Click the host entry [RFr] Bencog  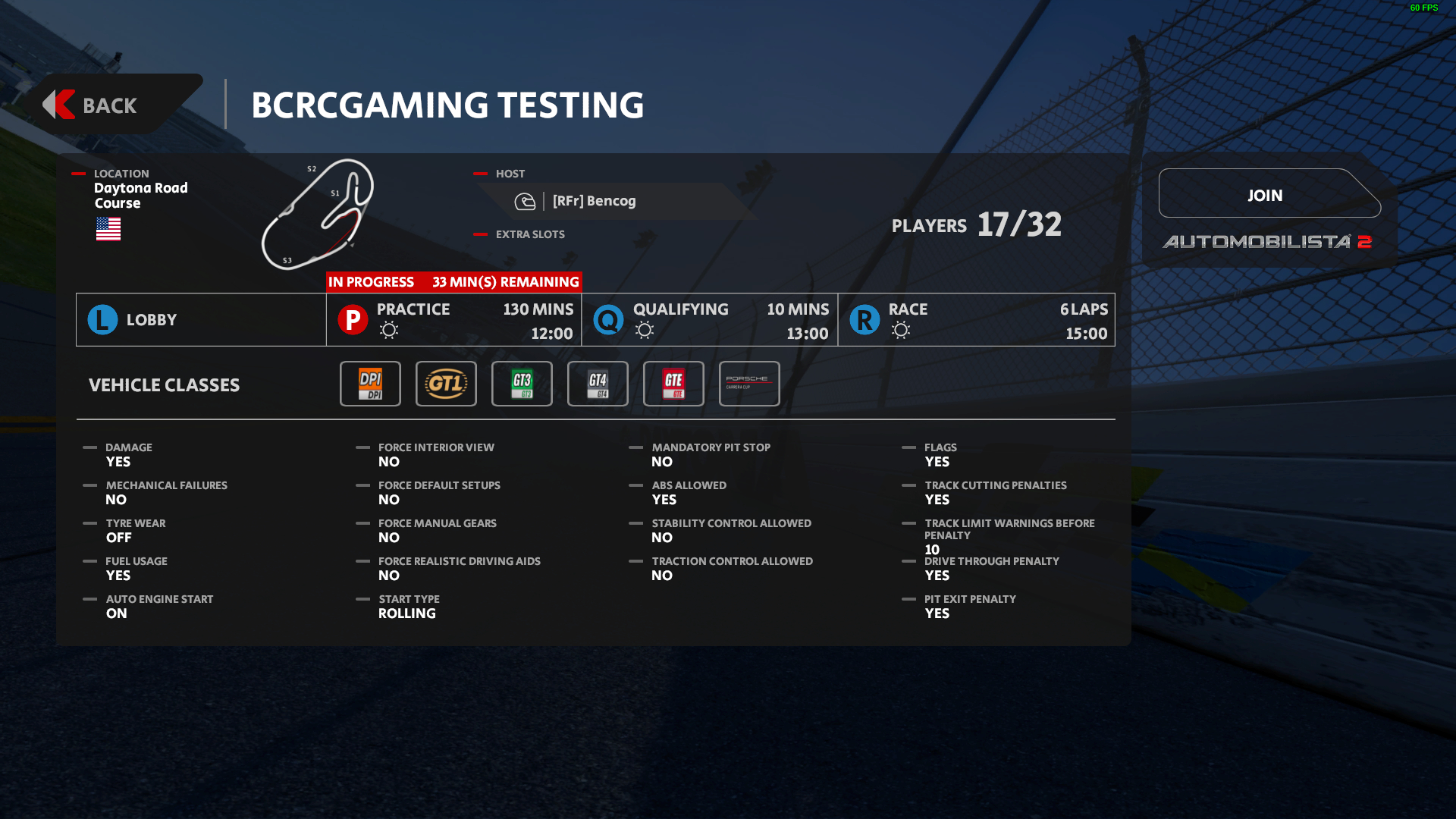point(594,201)
